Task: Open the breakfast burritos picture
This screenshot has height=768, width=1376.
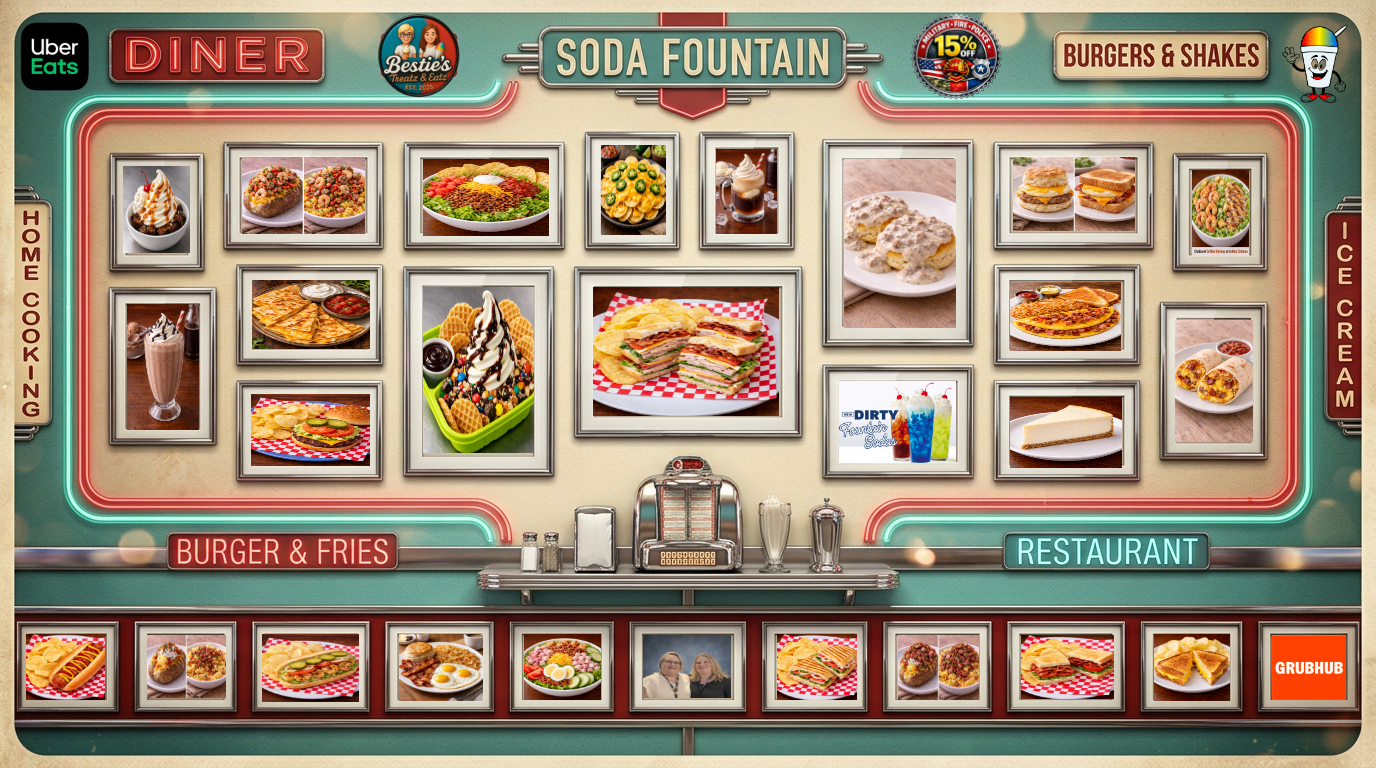Action: pos(1213,380)
